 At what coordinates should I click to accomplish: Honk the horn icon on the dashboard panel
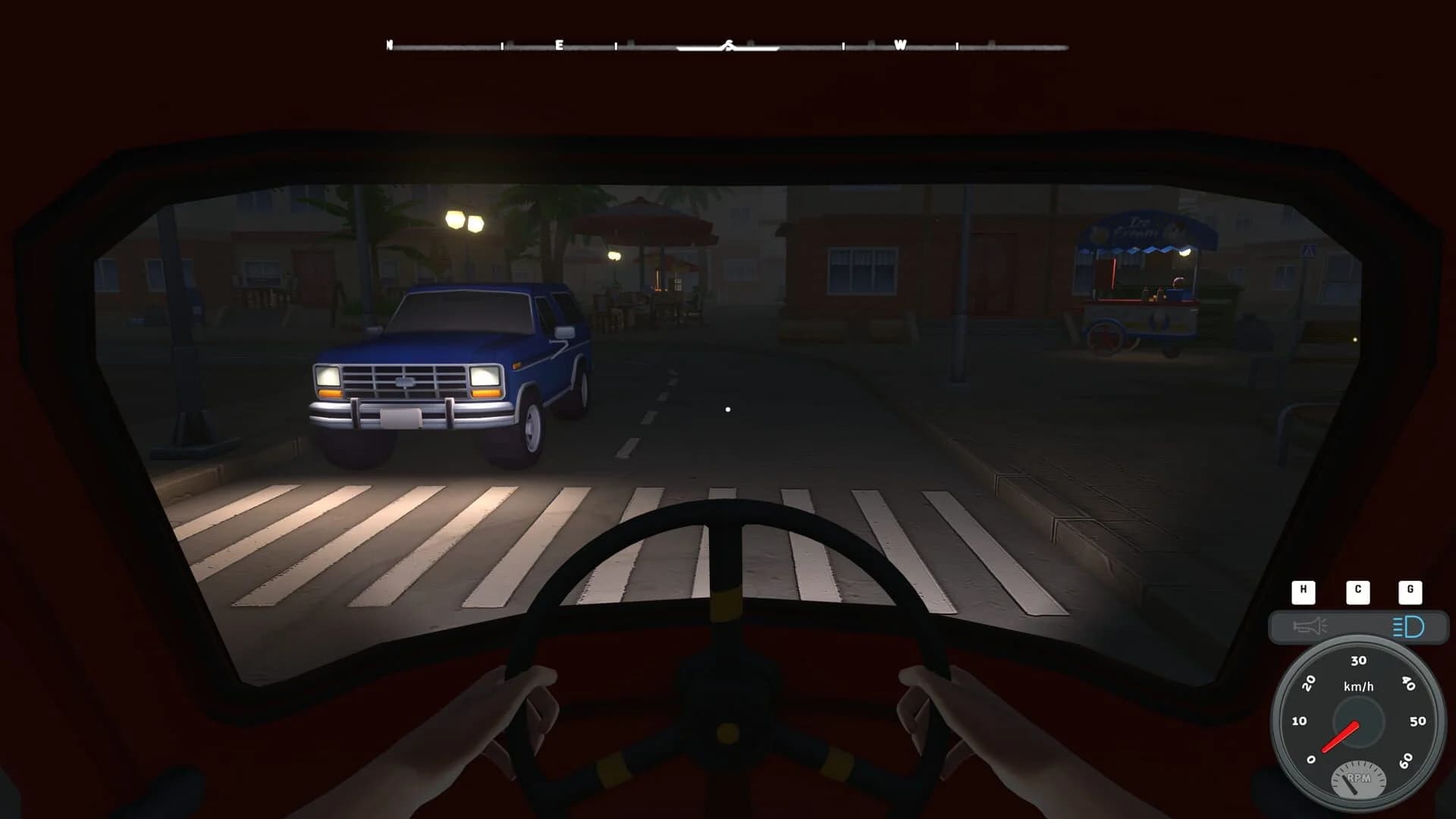(x=1310, y=626)
